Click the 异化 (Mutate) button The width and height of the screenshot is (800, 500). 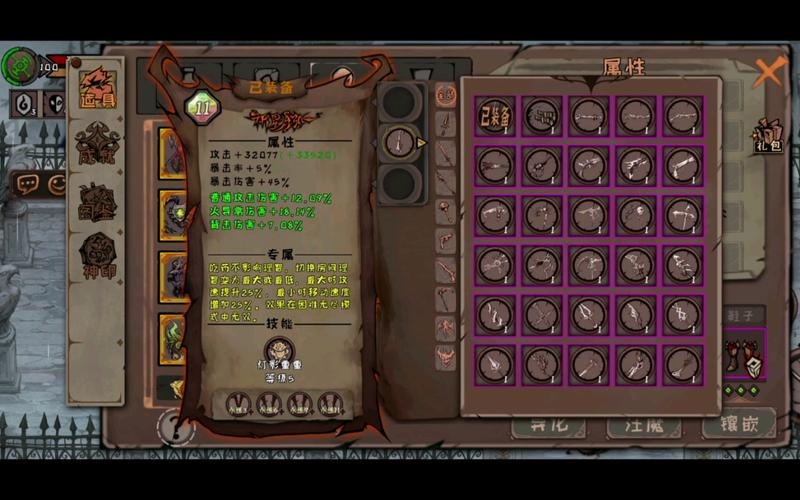point(548,424)
